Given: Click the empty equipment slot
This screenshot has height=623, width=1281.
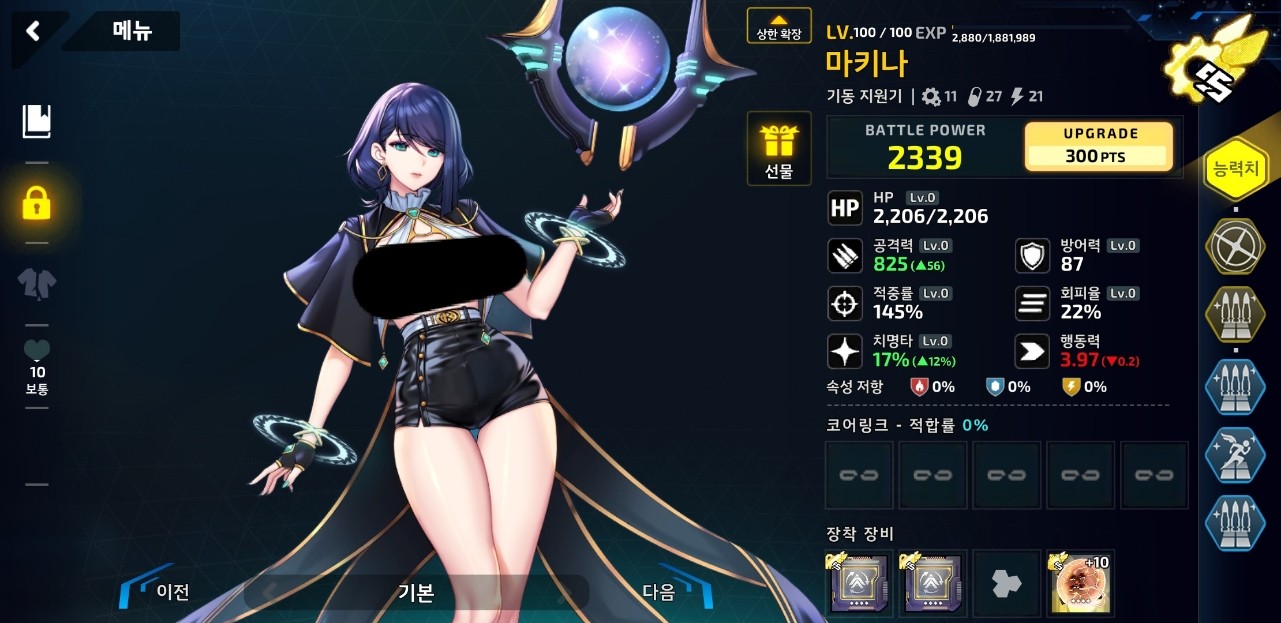Looking at the screenshot, I should click(x=1005, y=584).
